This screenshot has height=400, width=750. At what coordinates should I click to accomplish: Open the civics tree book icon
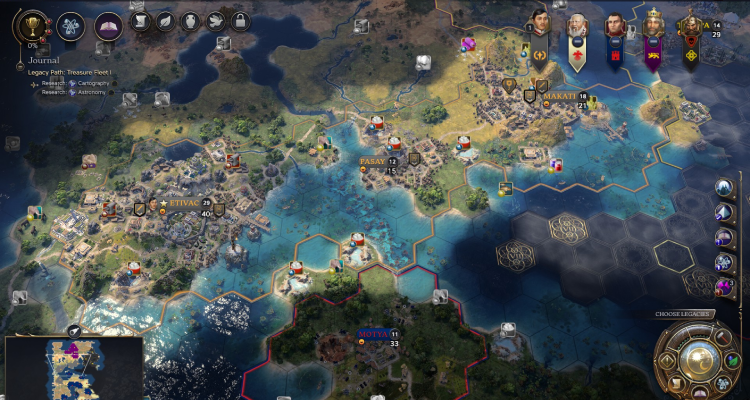tap(108, 26)
